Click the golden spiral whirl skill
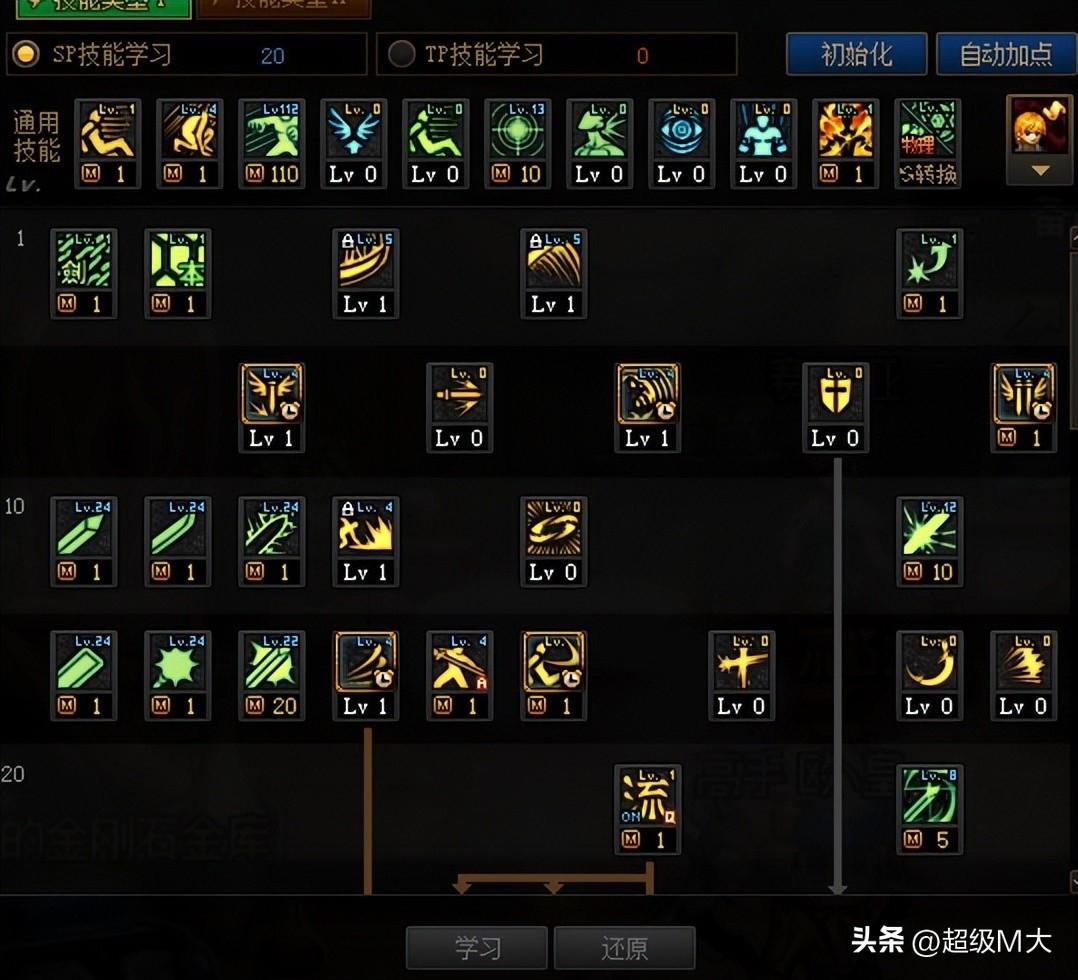Viewport: 1078px width, 980px height. pos(553,529)
